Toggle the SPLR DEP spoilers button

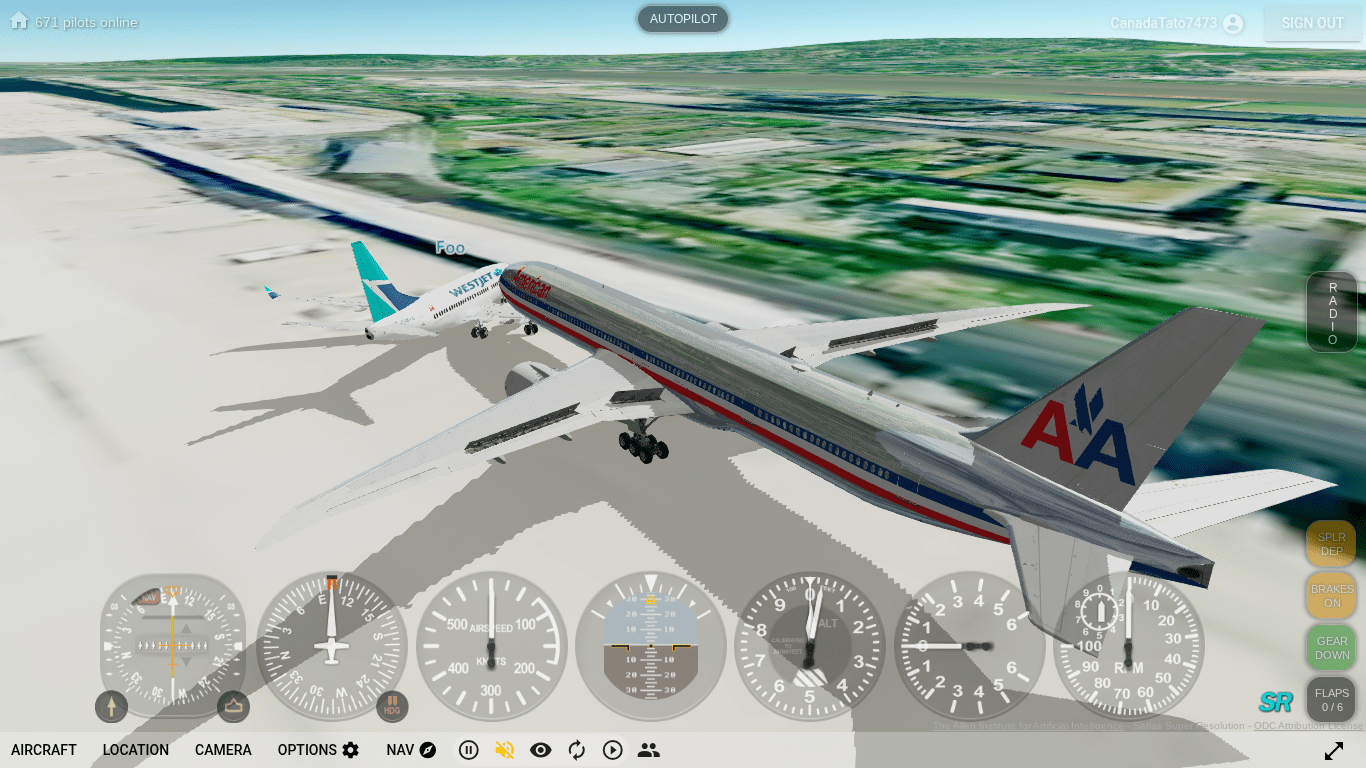pos(1331,544)
